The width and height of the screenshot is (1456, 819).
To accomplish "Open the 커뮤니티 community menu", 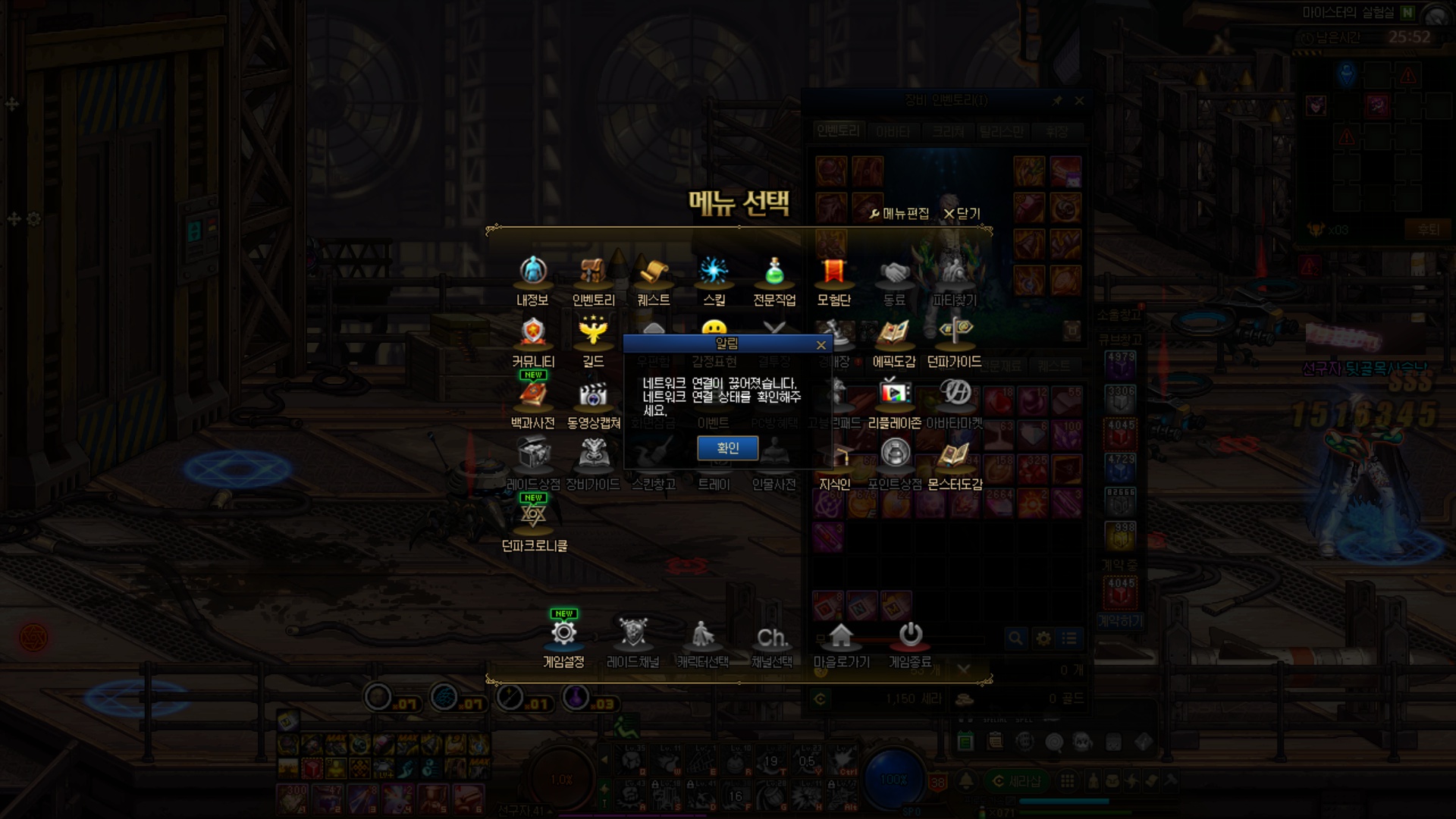I will coord(533,342).
